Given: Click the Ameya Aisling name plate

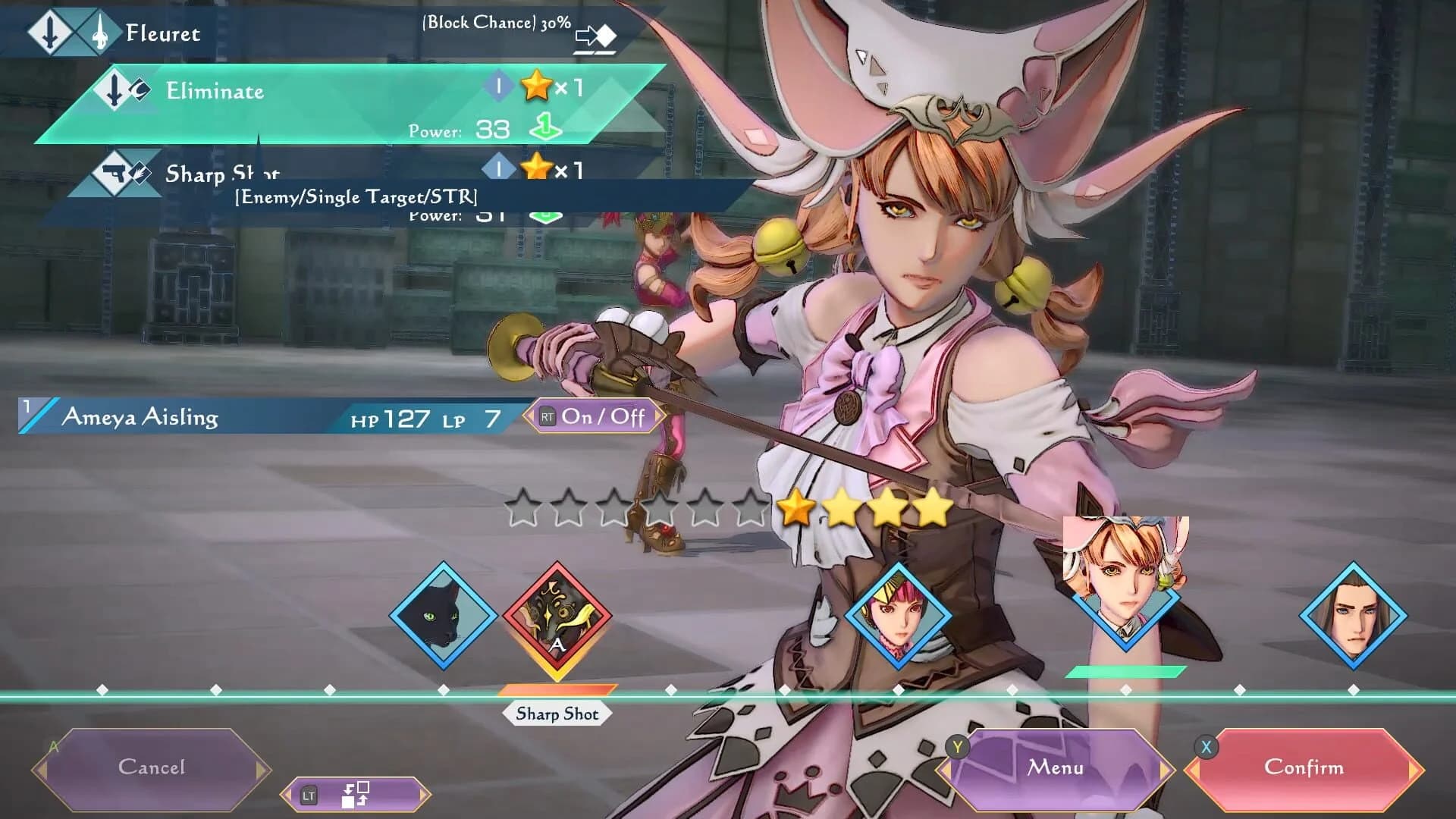Looking at the screenshot, I should [x=140, y=416].
